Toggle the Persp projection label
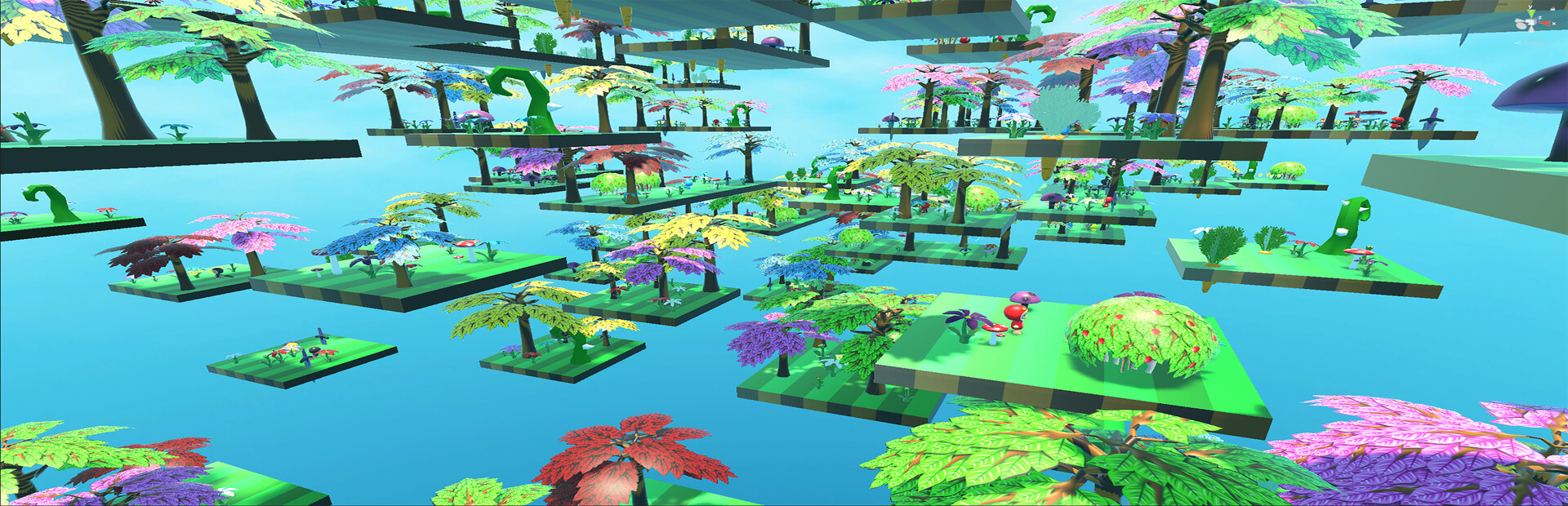 coord(1533,43)
